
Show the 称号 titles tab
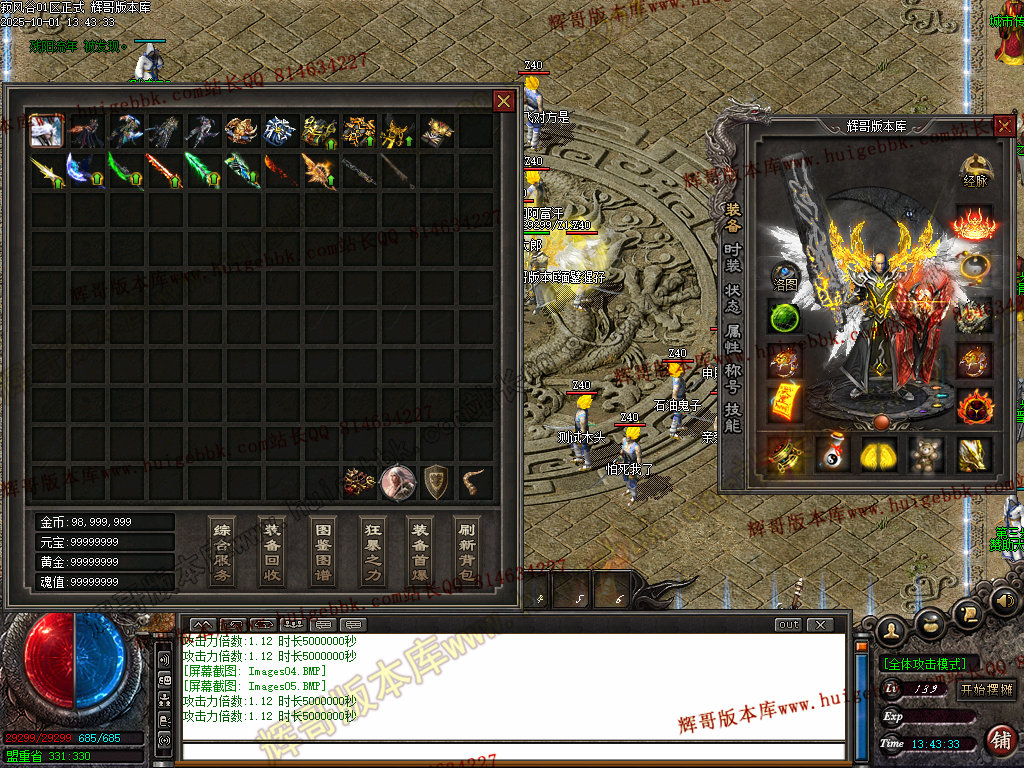pyautogui.click(x=733, y=378)
